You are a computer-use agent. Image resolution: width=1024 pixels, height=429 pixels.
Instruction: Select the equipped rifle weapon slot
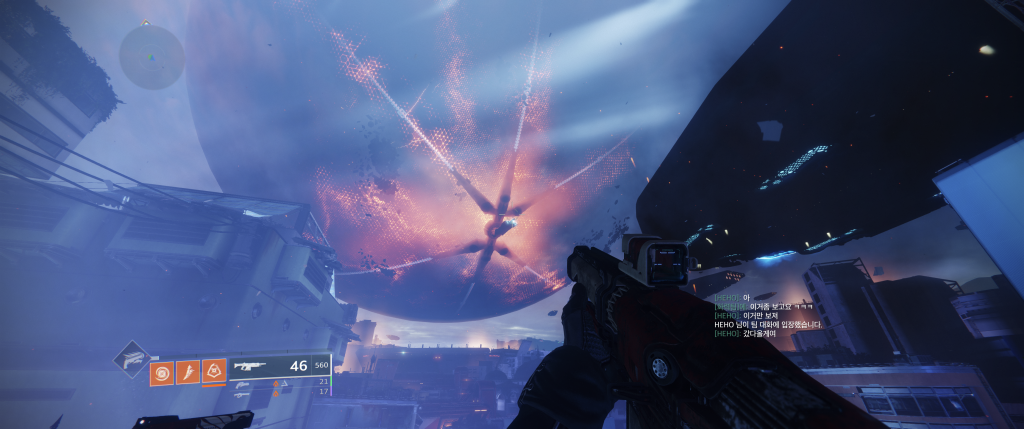coord(256,366)
